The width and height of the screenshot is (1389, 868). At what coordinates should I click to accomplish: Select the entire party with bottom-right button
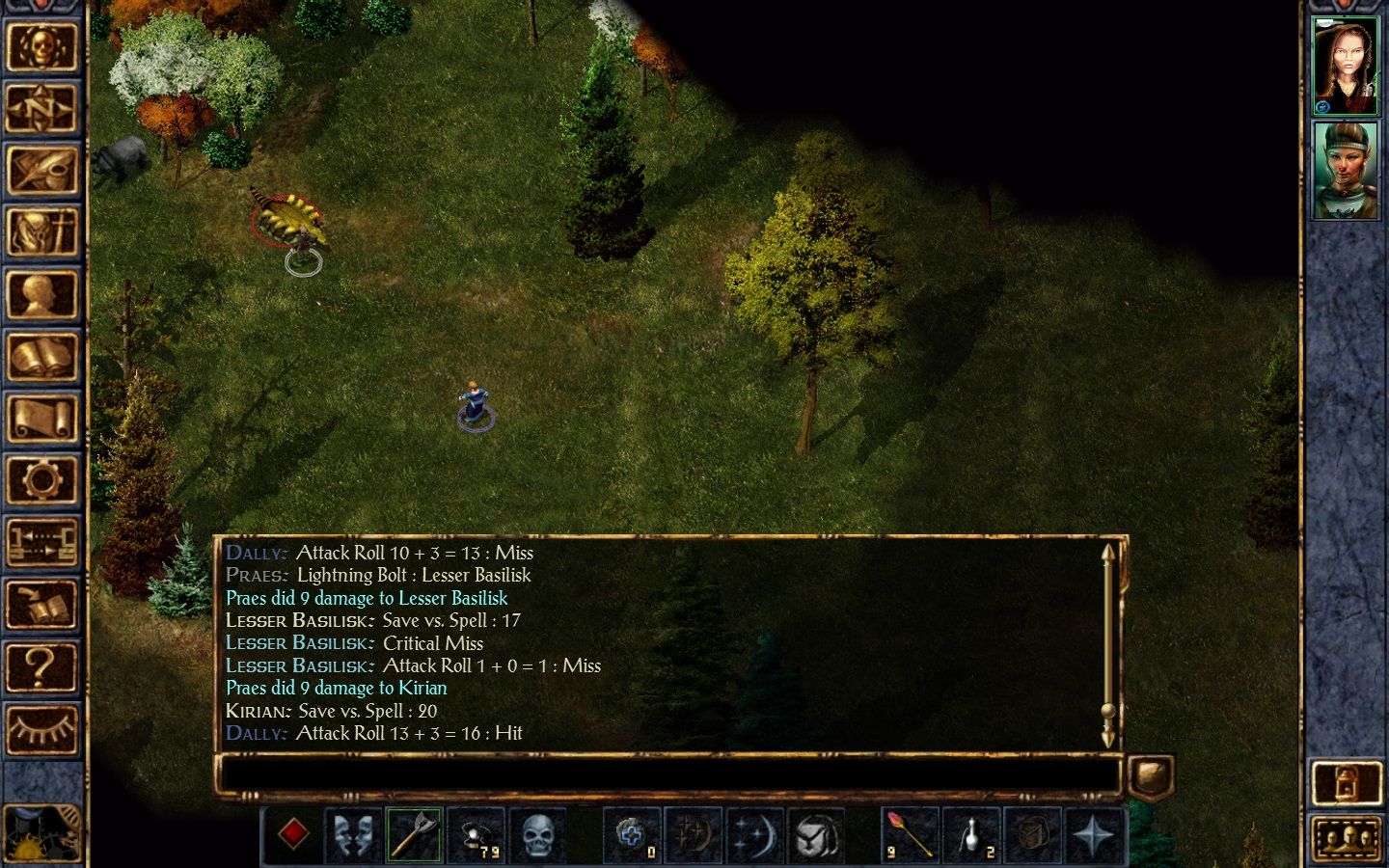tap(1346, 840)
